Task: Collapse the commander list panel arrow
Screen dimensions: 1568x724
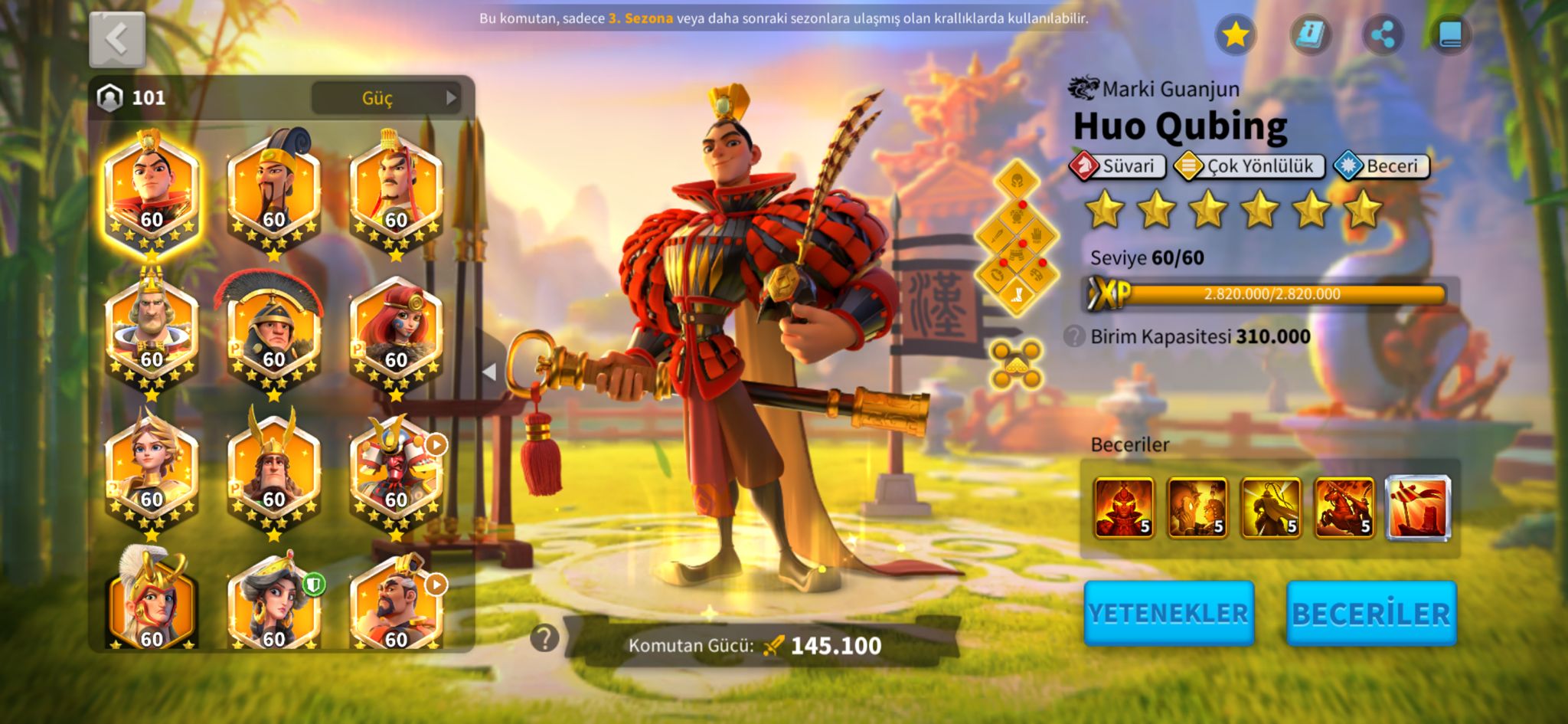Action: point(490,372)
